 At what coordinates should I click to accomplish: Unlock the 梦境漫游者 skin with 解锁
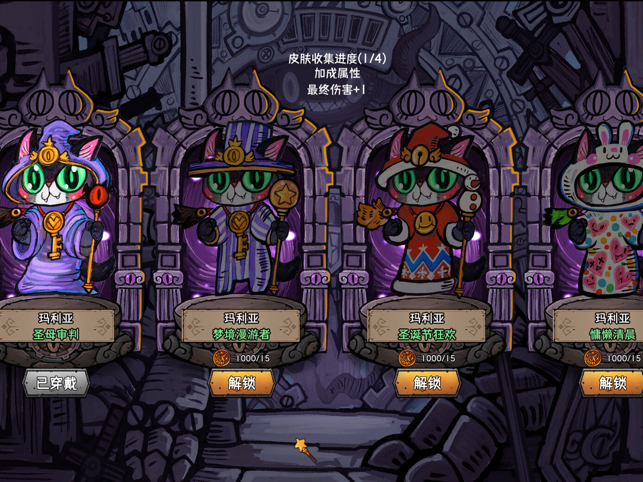pos(242,382)
